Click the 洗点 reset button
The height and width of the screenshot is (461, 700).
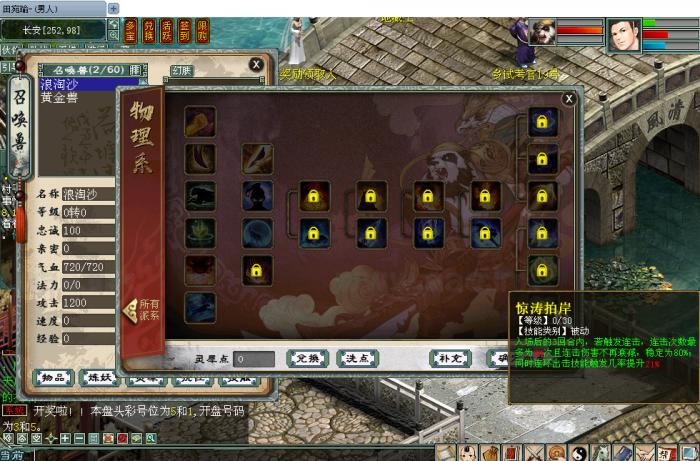(357, 358)
